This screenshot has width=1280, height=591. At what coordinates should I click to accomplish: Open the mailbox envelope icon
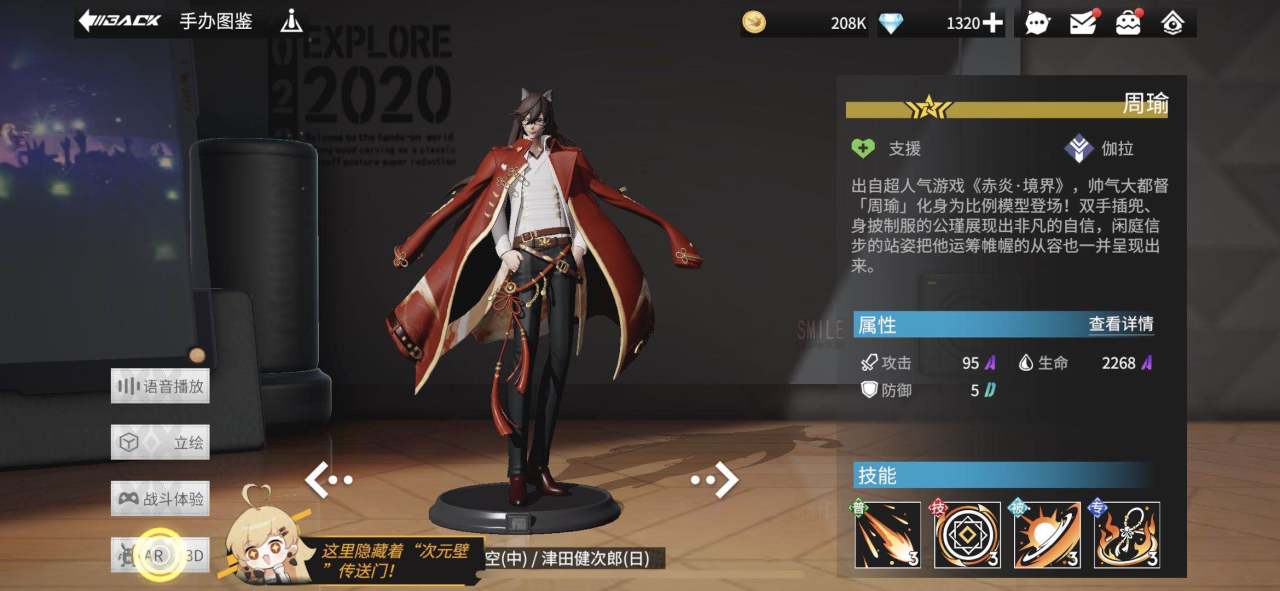(x=1083, y=23)
